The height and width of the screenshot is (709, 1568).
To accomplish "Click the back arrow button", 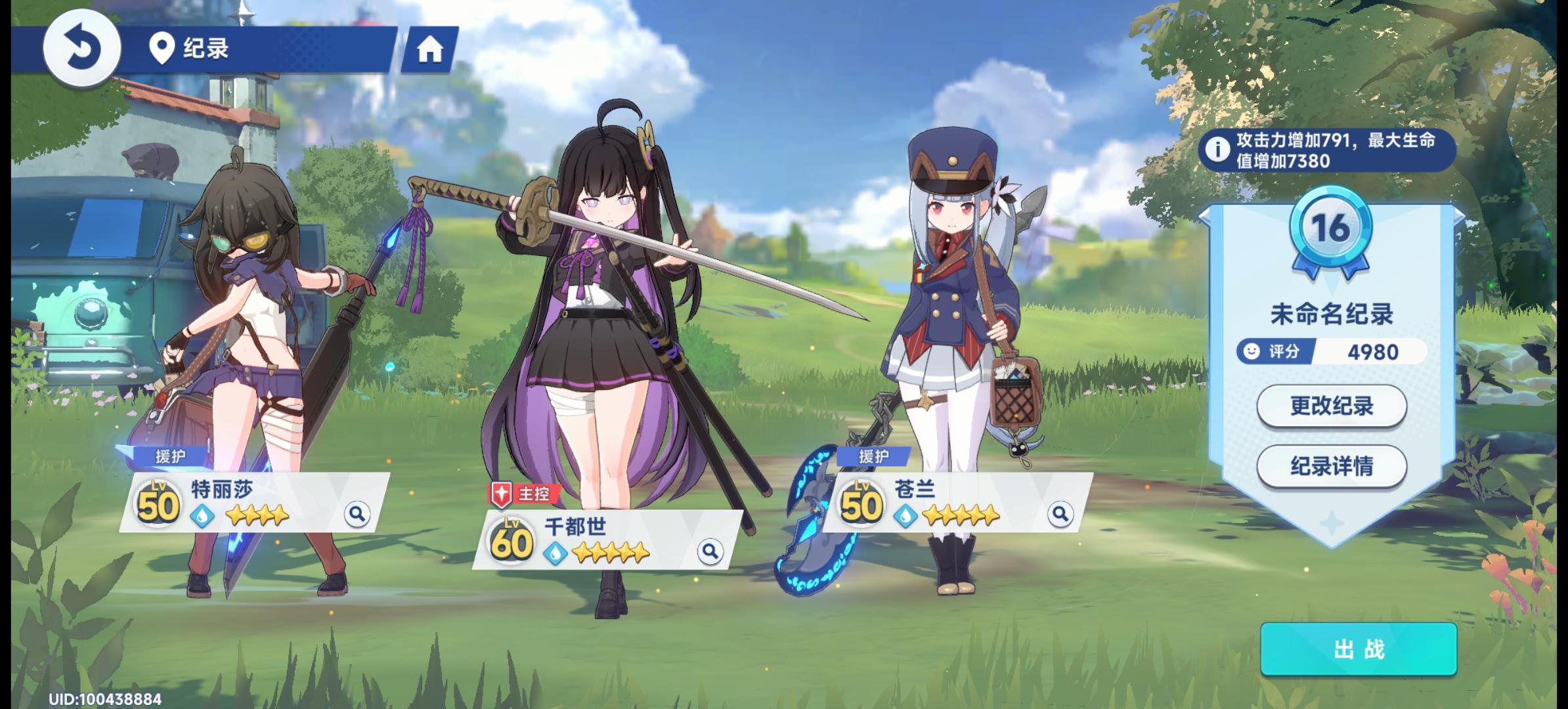I will pos(83,46).
